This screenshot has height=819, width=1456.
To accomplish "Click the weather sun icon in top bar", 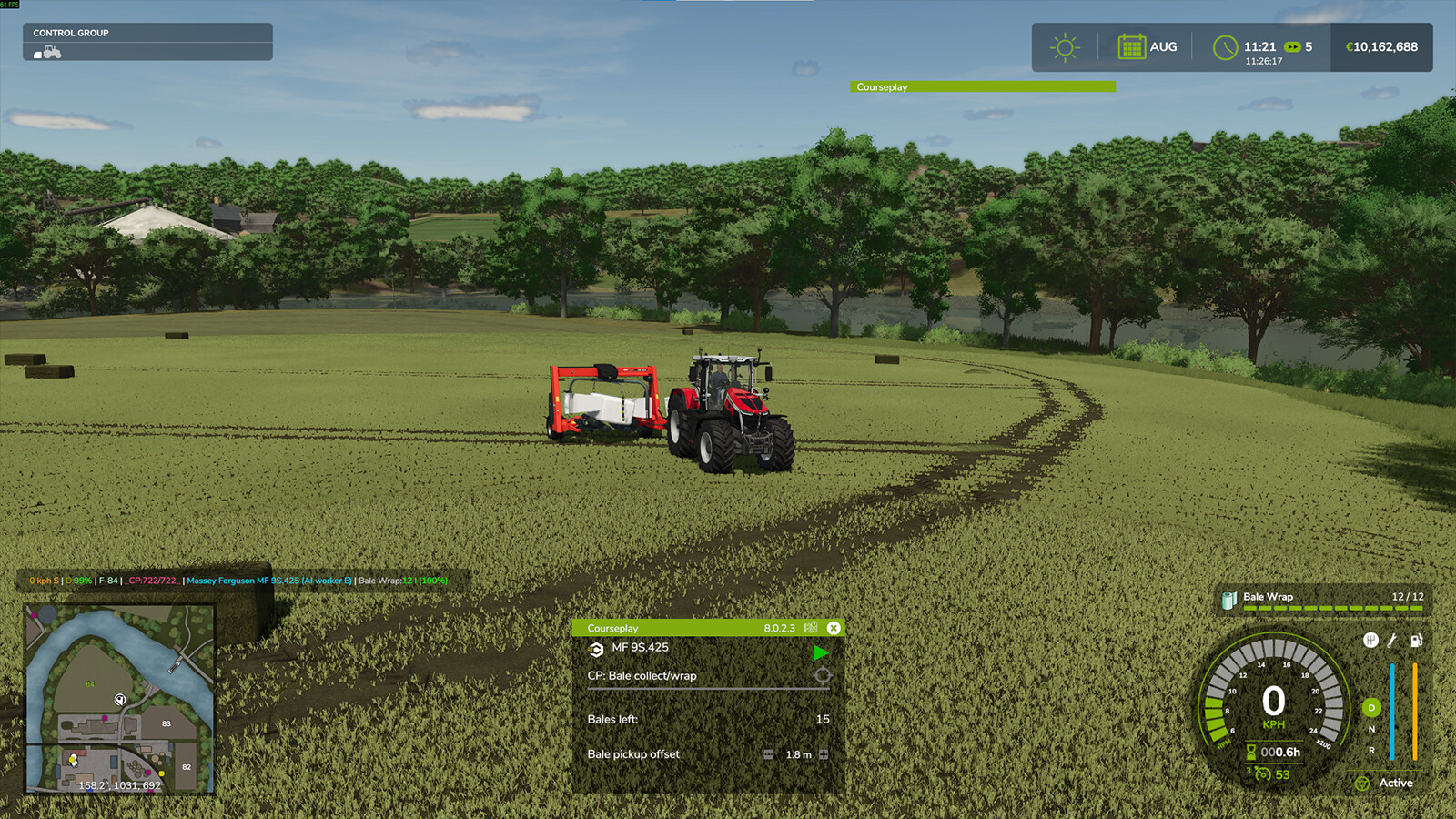I will click(x=1063, y=46).
